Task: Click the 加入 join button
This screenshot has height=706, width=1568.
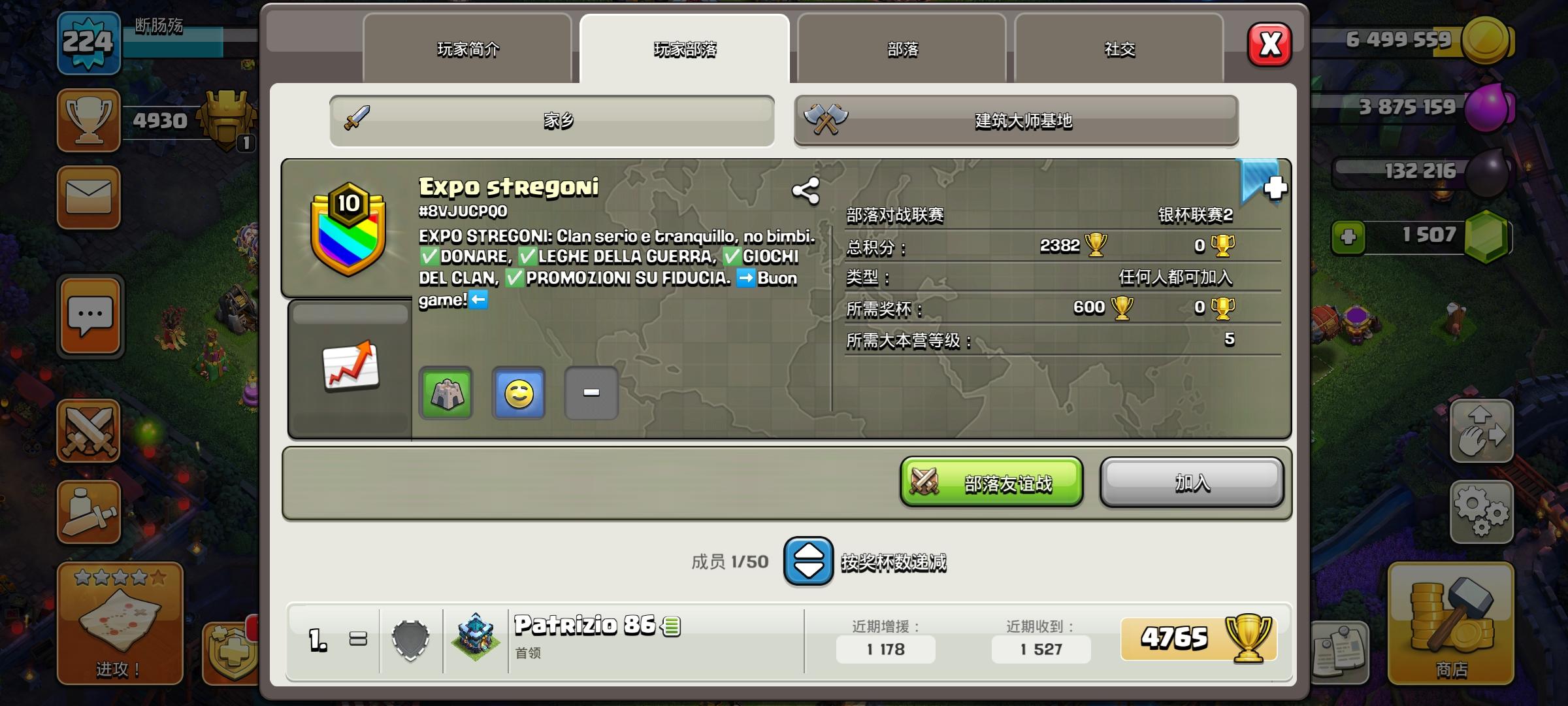Action: click(1192, 482)
